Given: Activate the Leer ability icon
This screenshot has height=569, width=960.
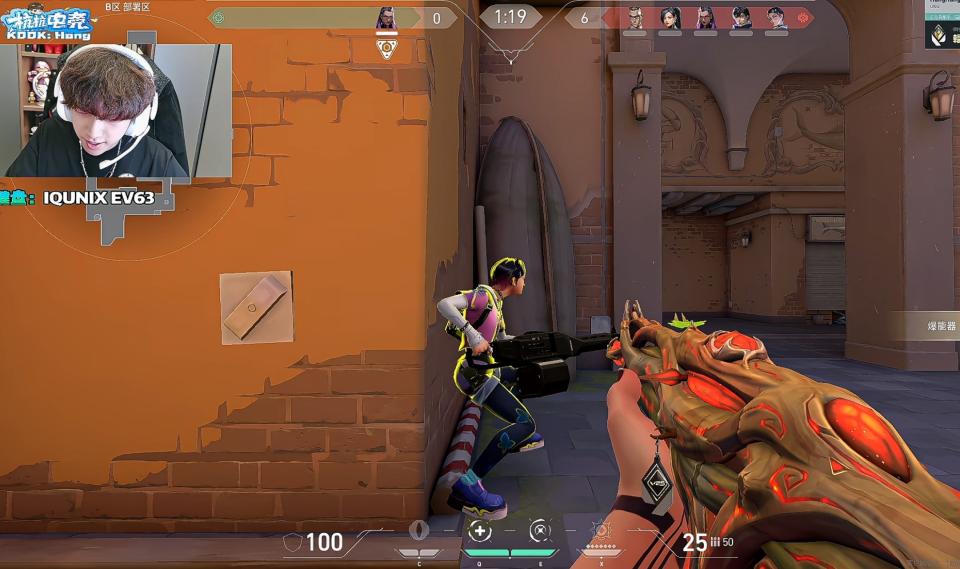Looking at the screenshot, I should click(421, 531).
